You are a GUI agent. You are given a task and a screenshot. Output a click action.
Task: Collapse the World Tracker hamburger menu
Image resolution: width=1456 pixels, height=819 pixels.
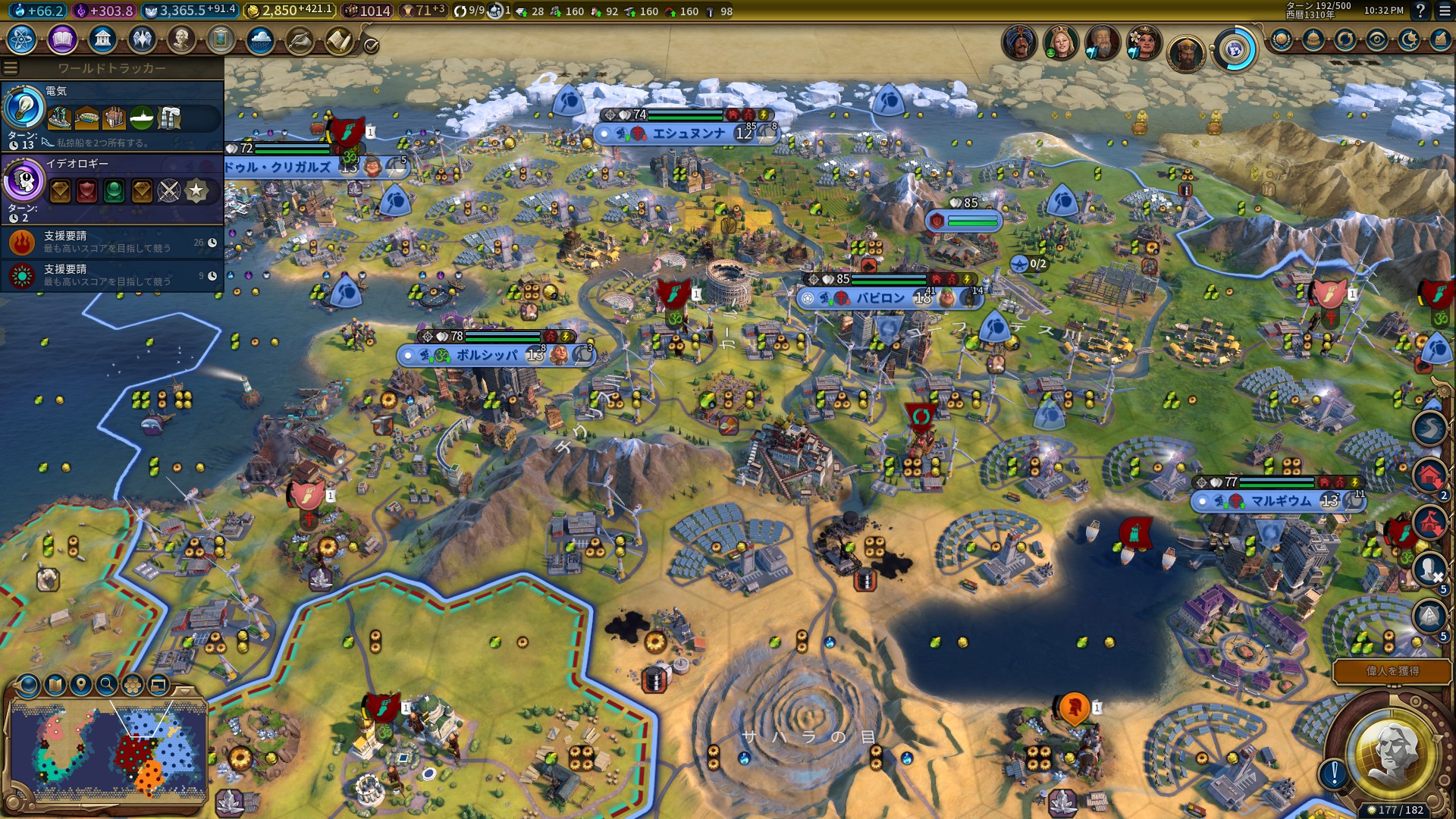click(10, 67)
